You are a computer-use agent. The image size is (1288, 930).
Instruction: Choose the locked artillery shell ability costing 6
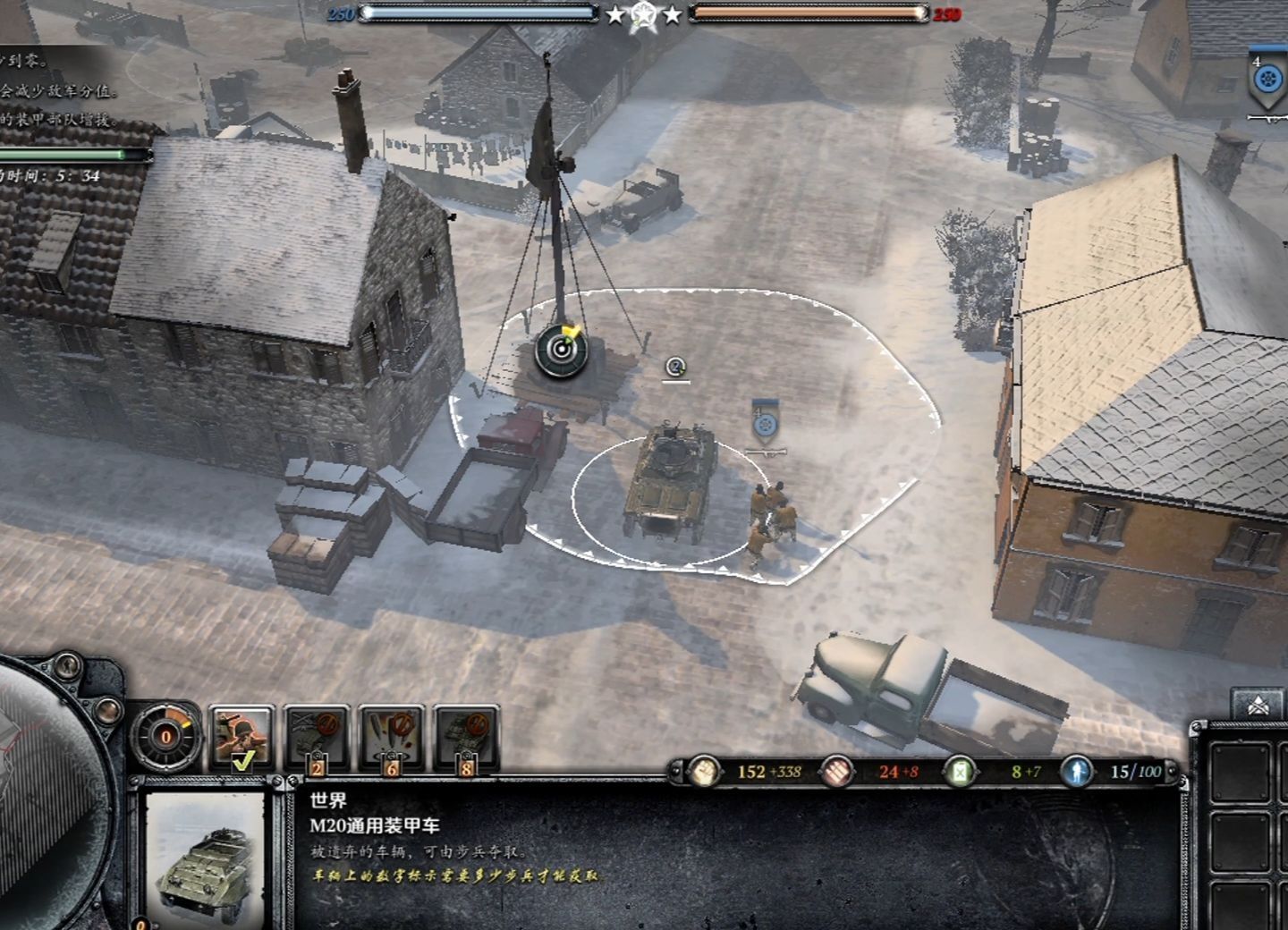pyautogui.click(x=392, y=737)
